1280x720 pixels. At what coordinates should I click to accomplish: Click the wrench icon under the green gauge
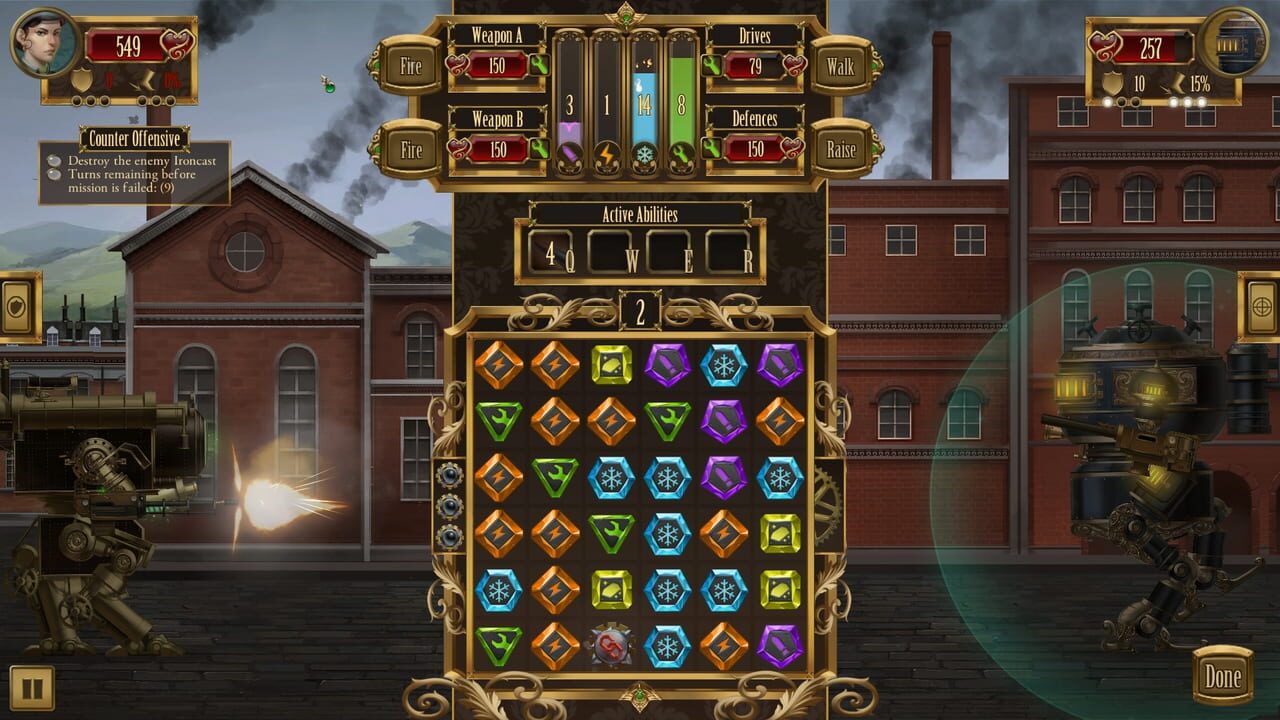pos(680,153)
